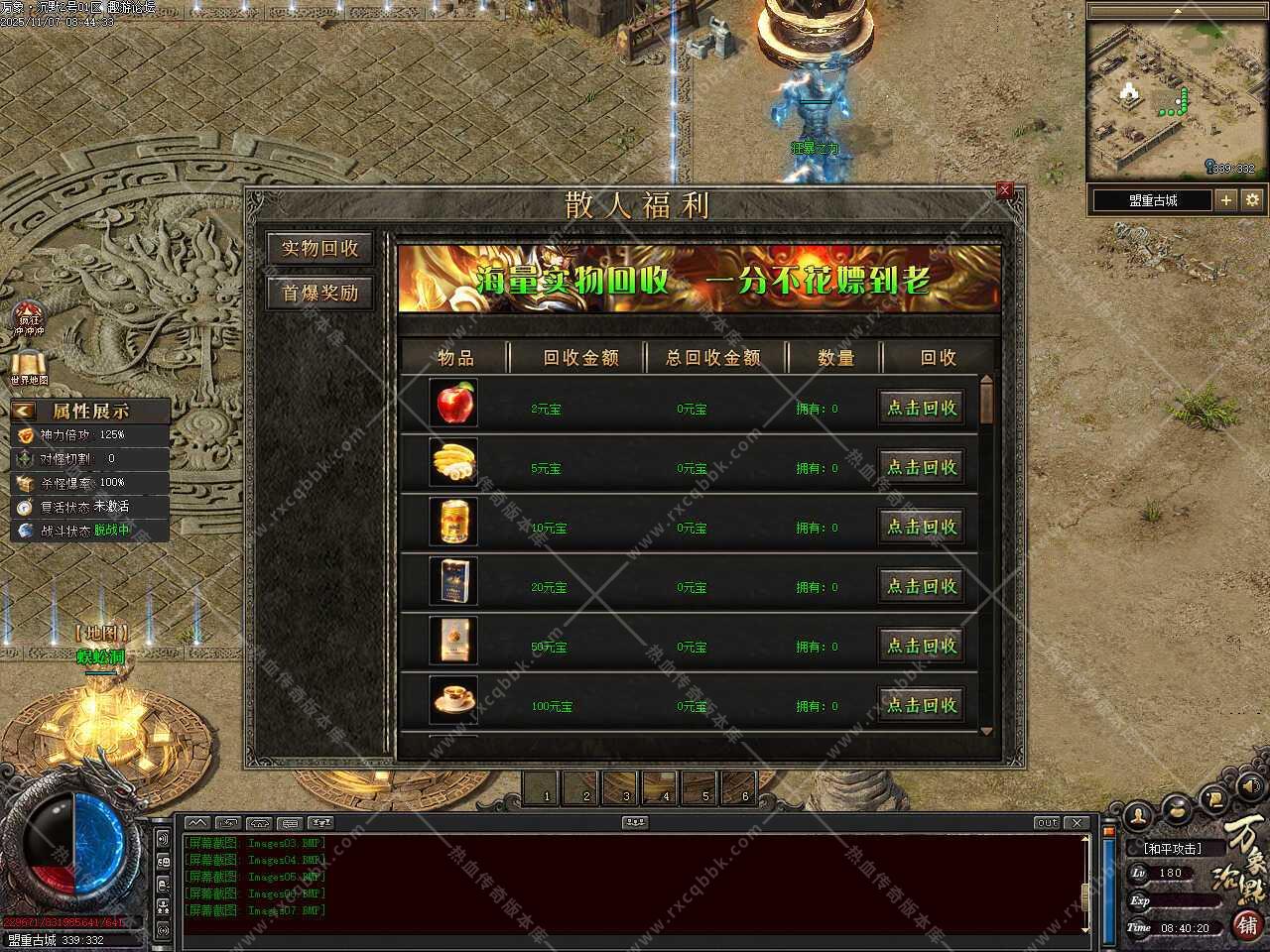This screenshot has height=952, width=1270.
Task: Collapse the minimap with the top arrow bar
Action: 1176,10
